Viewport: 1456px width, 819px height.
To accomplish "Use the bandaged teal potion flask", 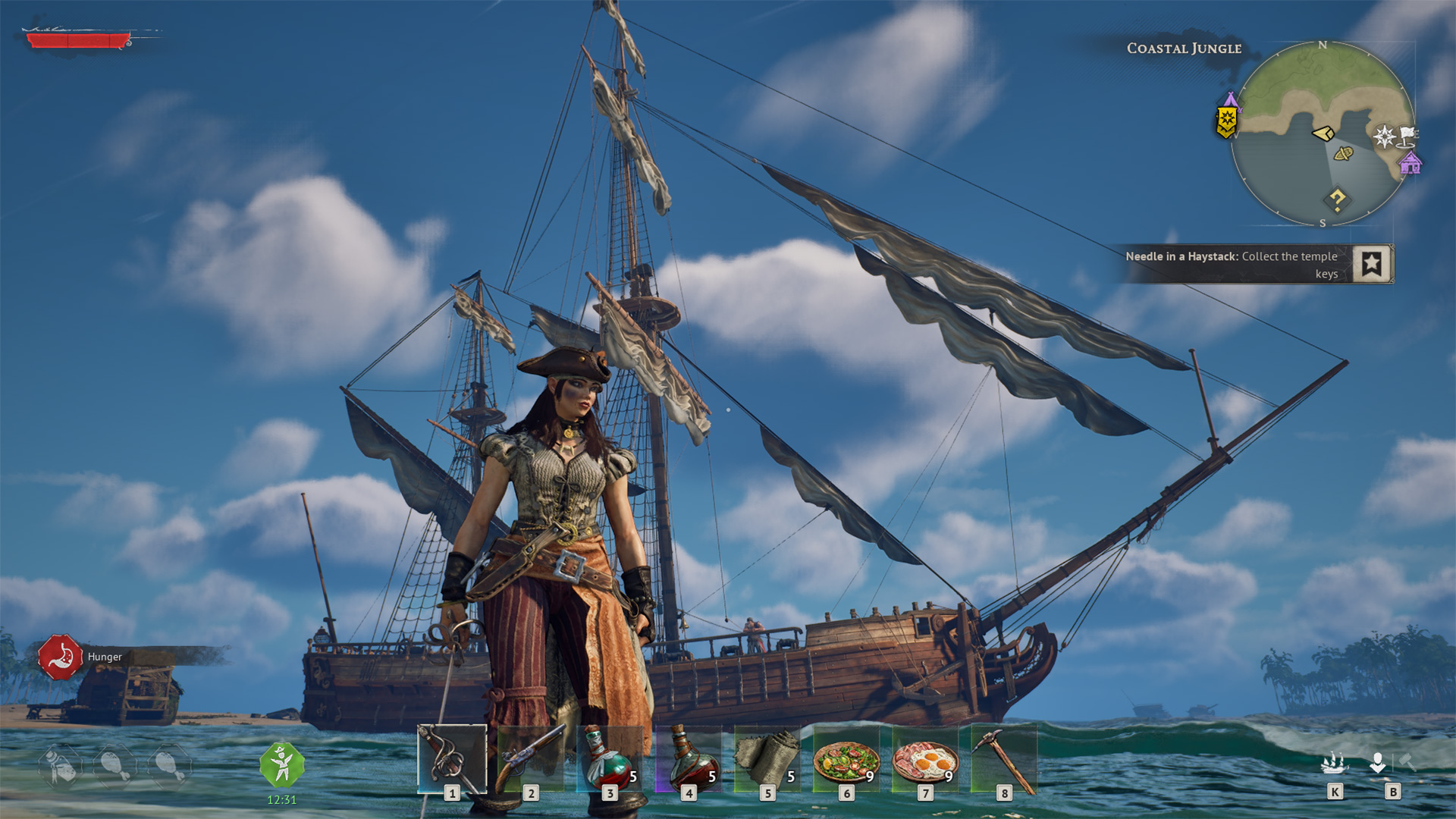I will (x=610, y=758).
